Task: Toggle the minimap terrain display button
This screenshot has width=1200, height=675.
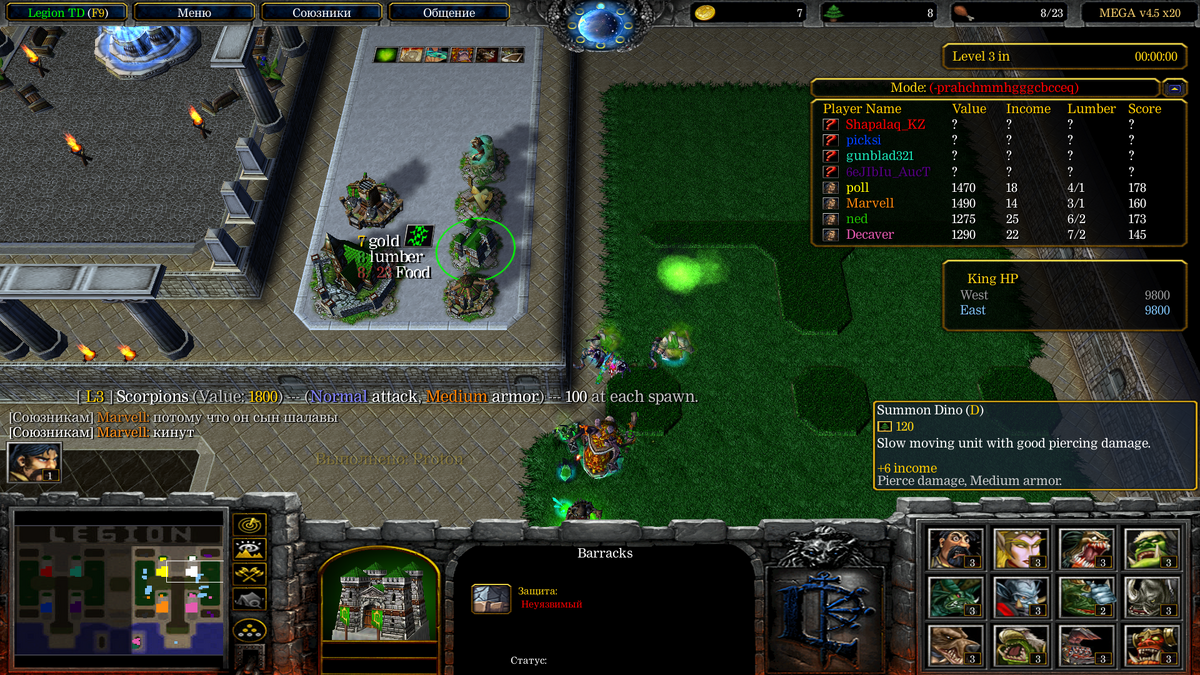Action: click(x=249, y=549)
